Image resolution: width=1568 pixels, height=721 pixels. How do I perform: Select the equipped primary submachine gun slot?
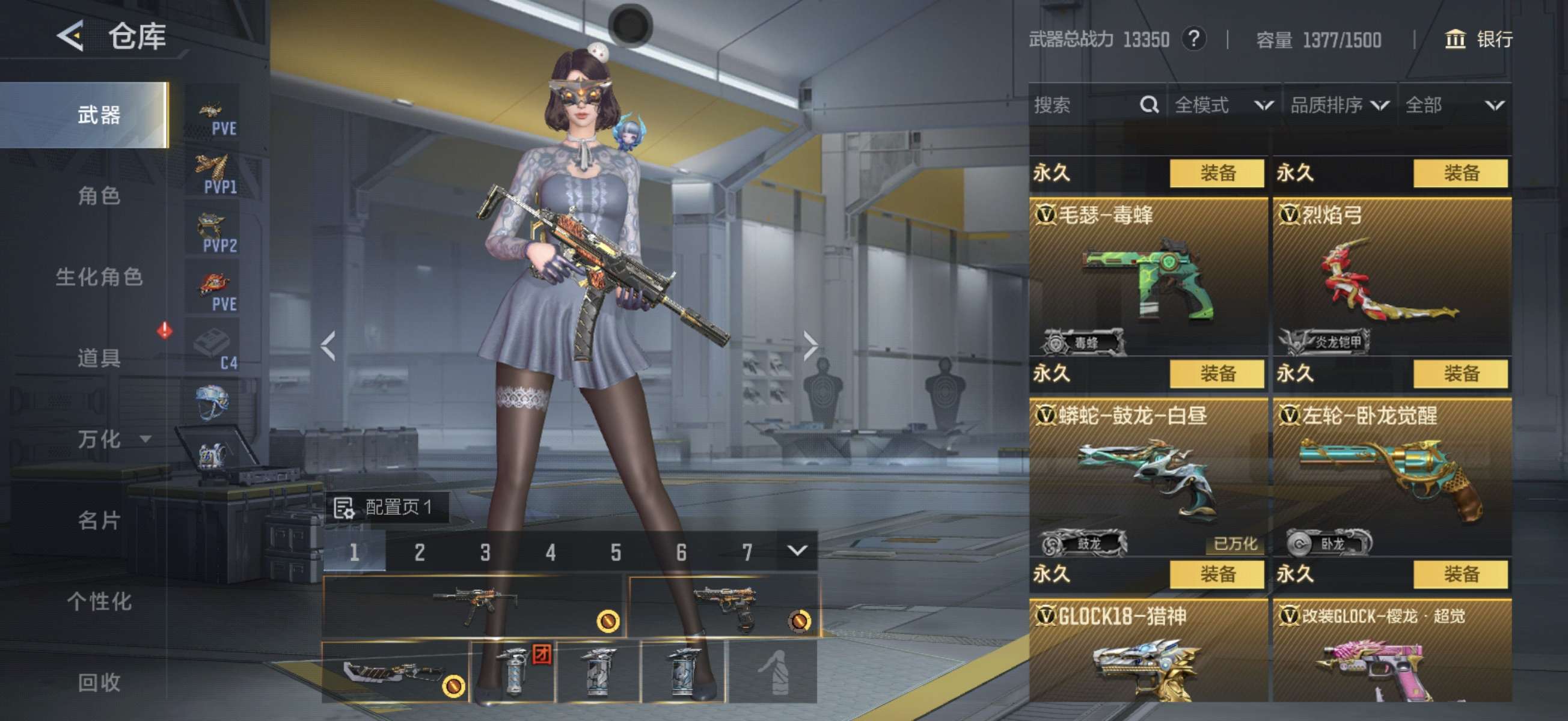click(474, 606)
